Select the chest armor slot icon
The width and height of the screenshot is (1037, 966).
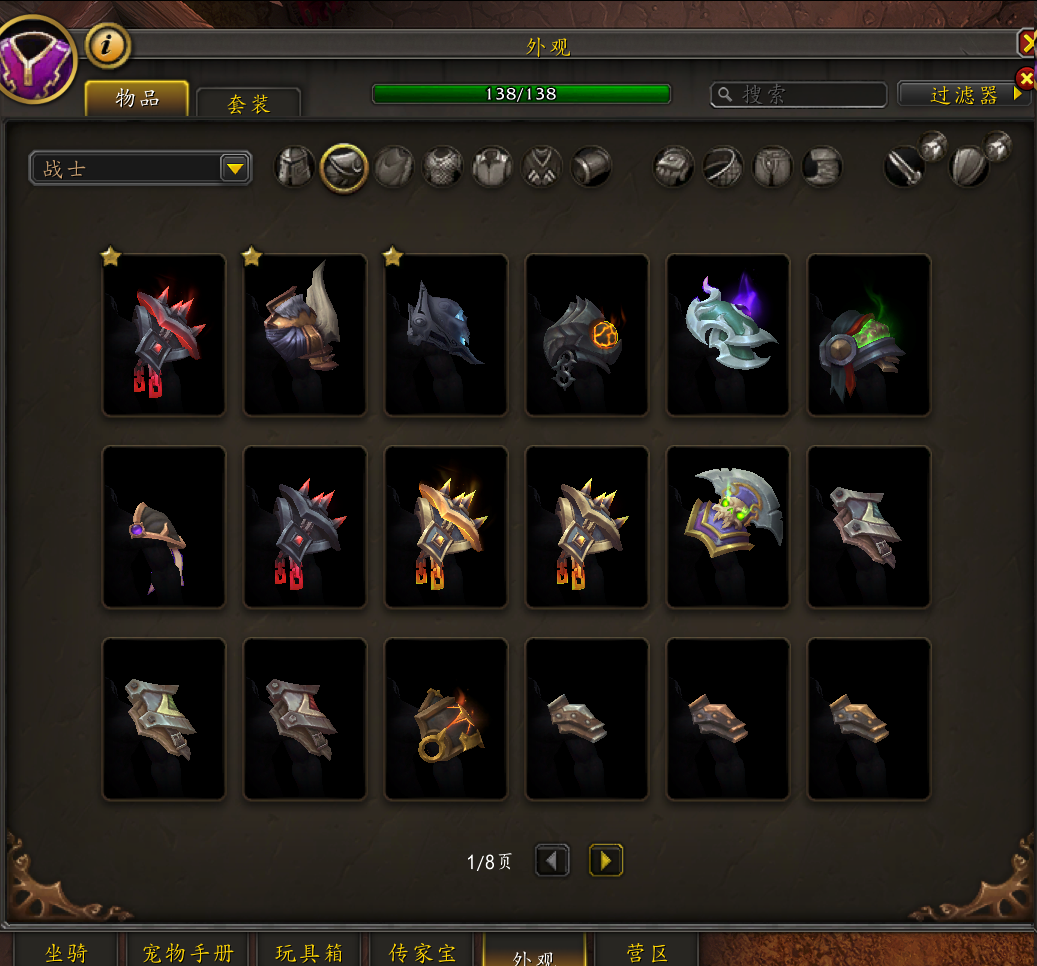click(443, 166)
